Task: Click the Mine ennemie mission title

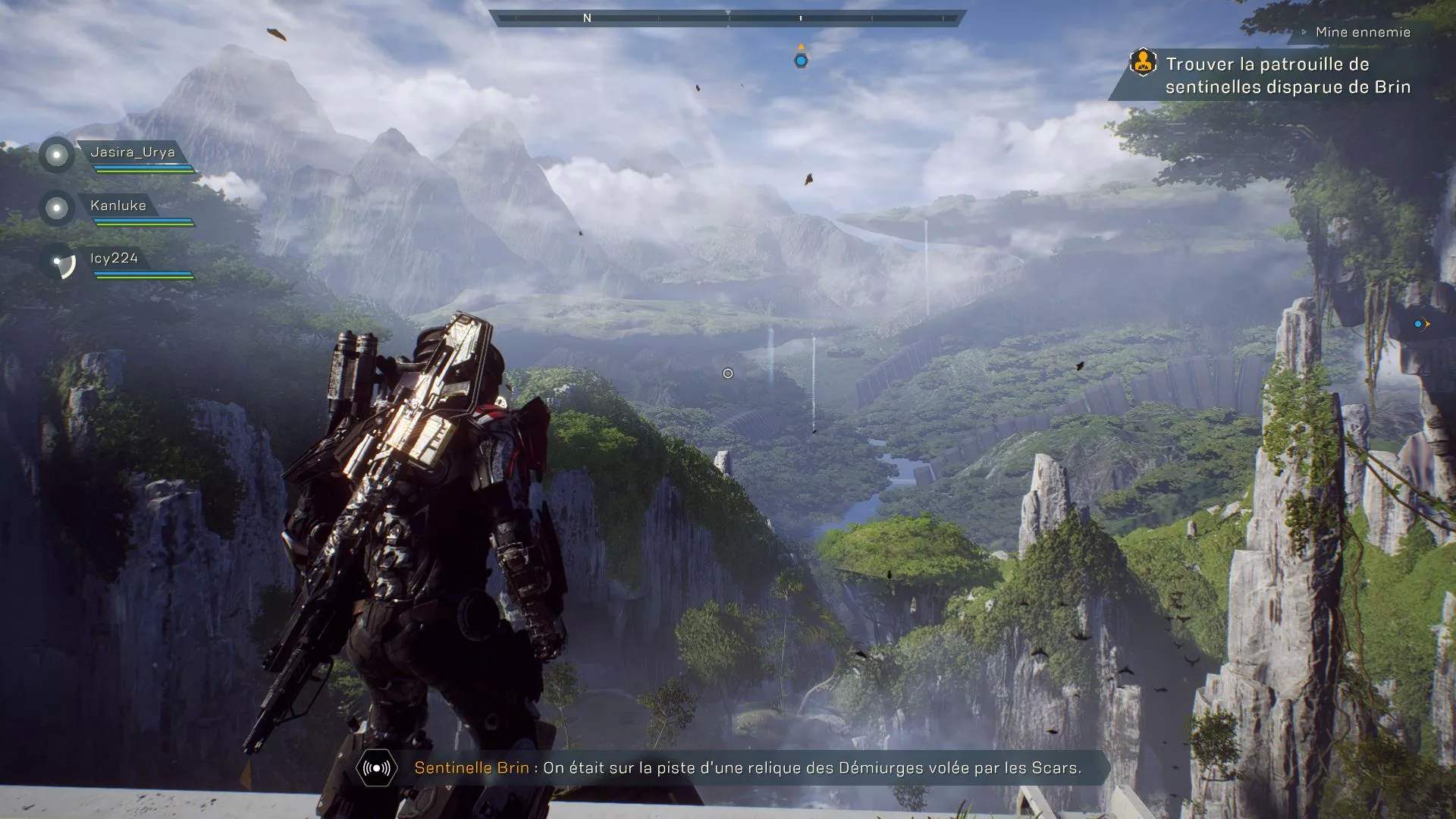Action: pyautogui.click(x=1363, y=32)
